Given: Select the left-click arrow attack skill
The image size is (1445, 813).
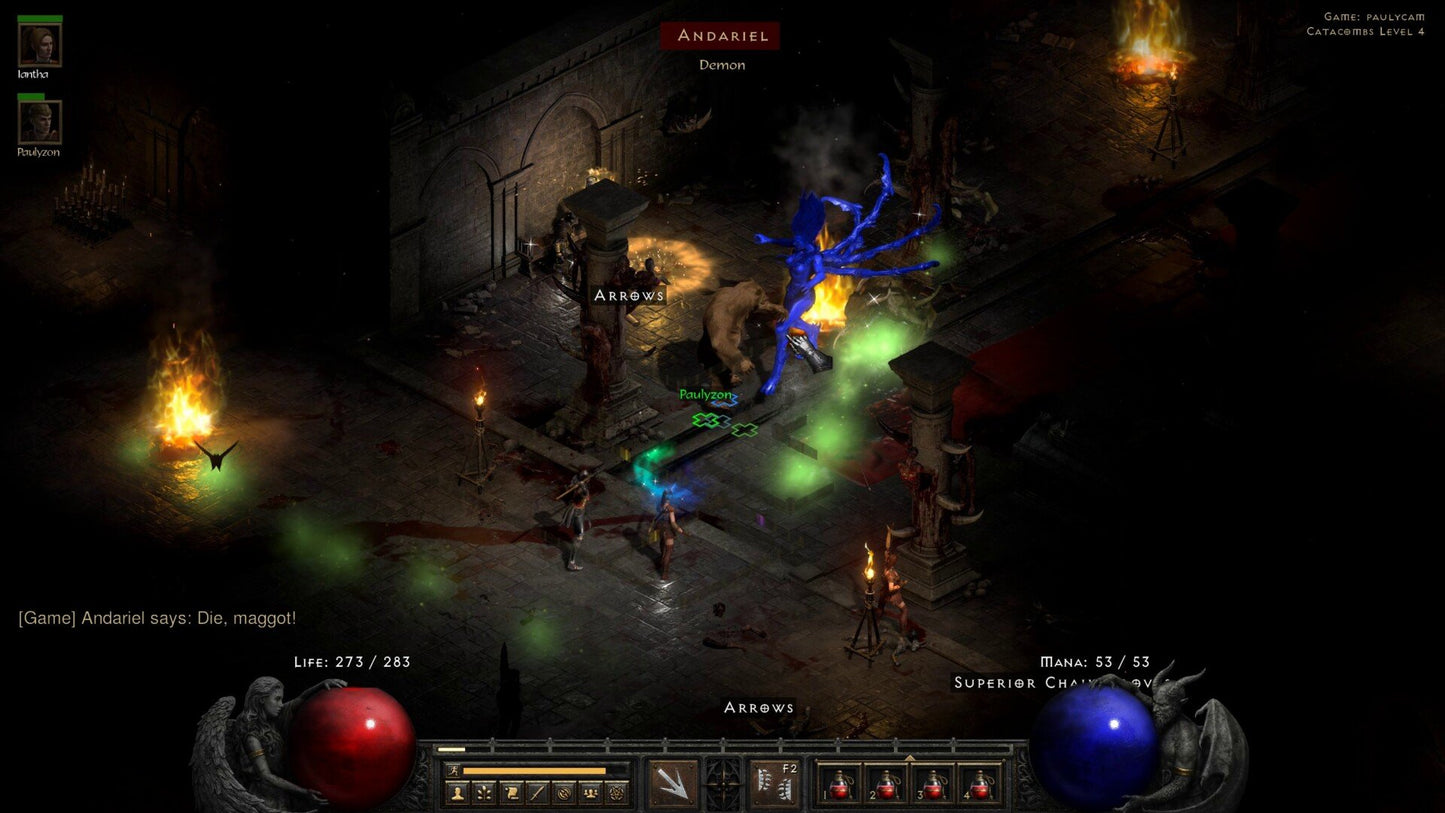Looking at the screenshot, I should (x=674, y=783).
